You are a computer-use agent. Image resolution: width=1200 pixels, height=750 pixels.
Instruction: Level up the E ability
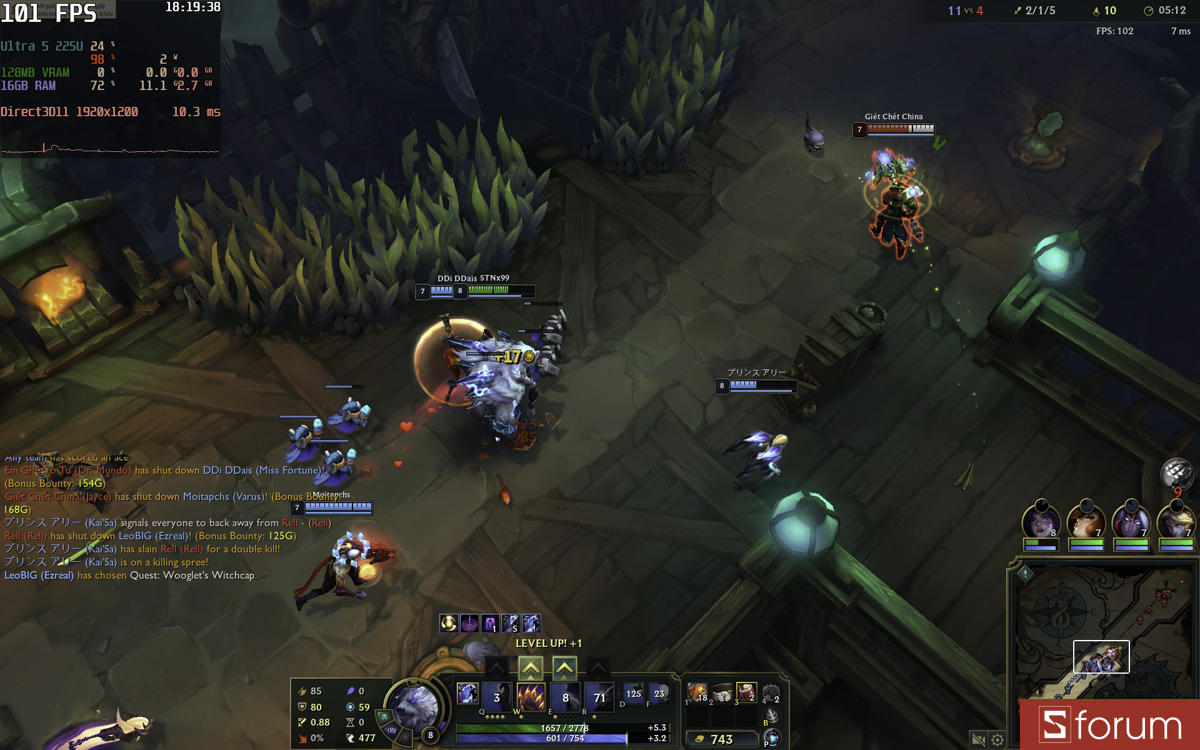pyautogui.click(x=565, y=667)
